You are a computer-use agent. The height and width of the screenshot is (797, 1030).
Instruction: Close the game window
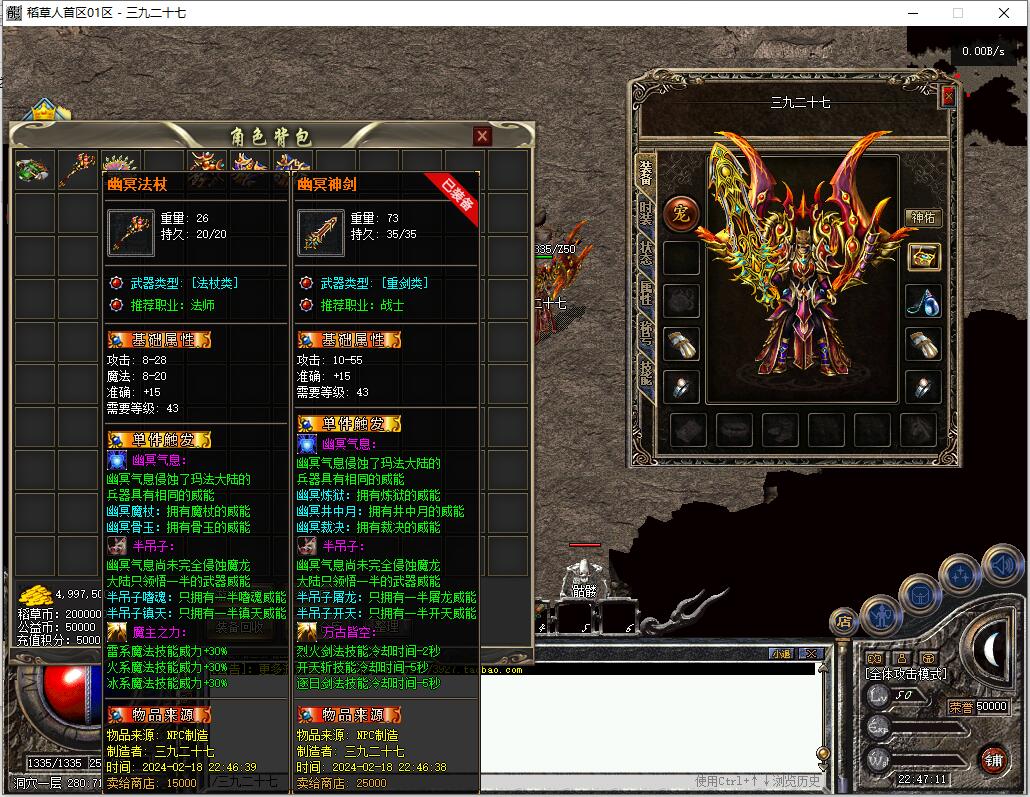click(1004, 13)
